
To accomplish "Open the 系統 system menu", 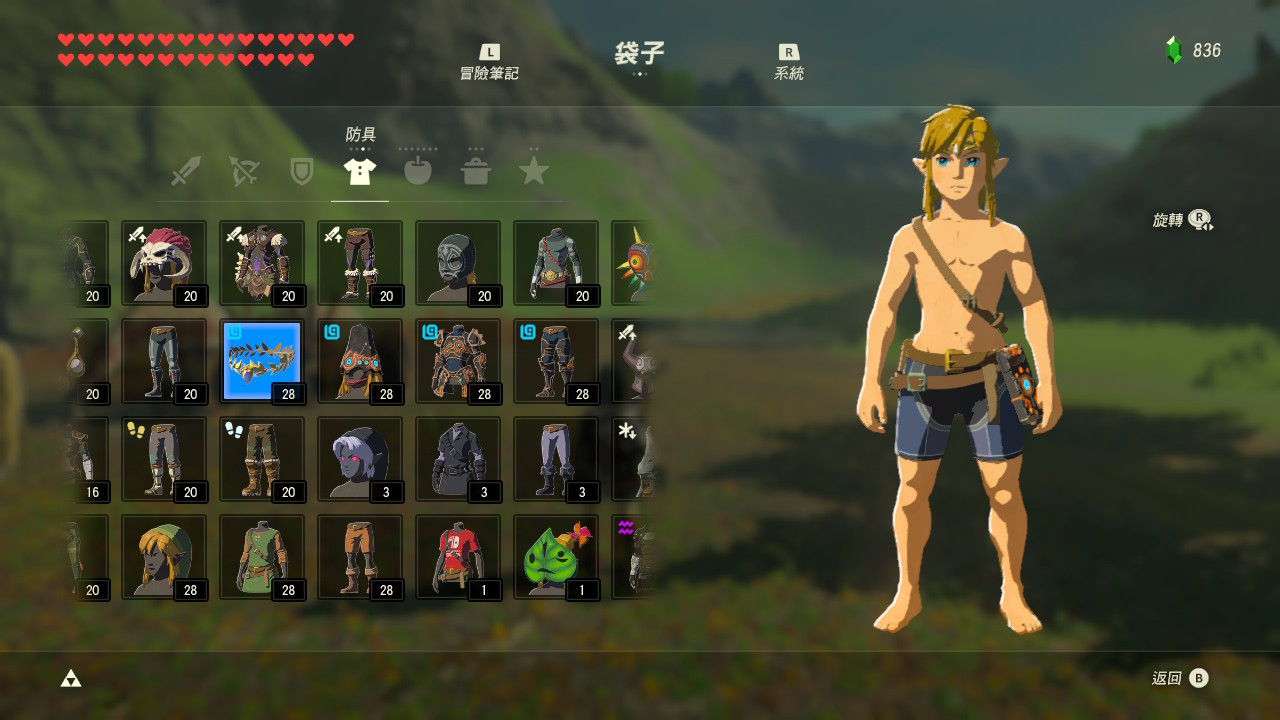I will 789,62.
